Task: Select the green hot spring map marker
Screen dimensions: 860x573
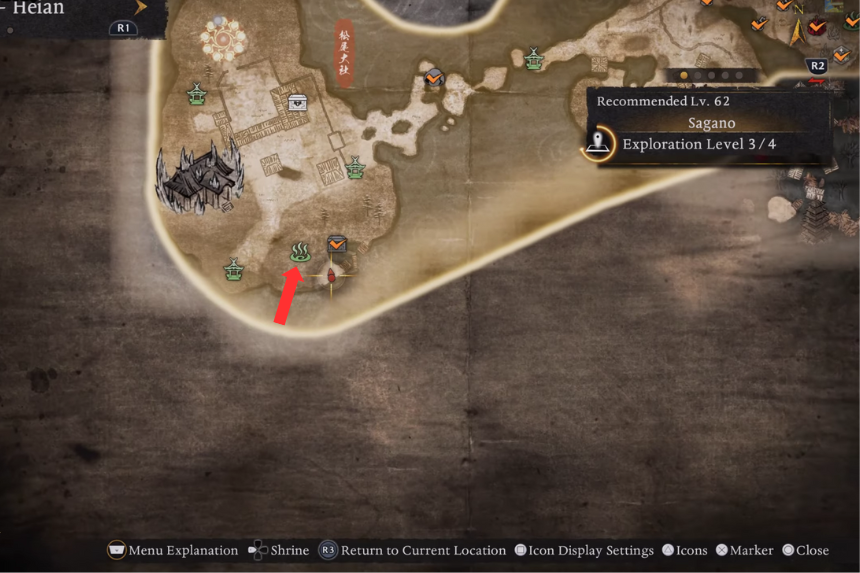Action: click(298, 253)
